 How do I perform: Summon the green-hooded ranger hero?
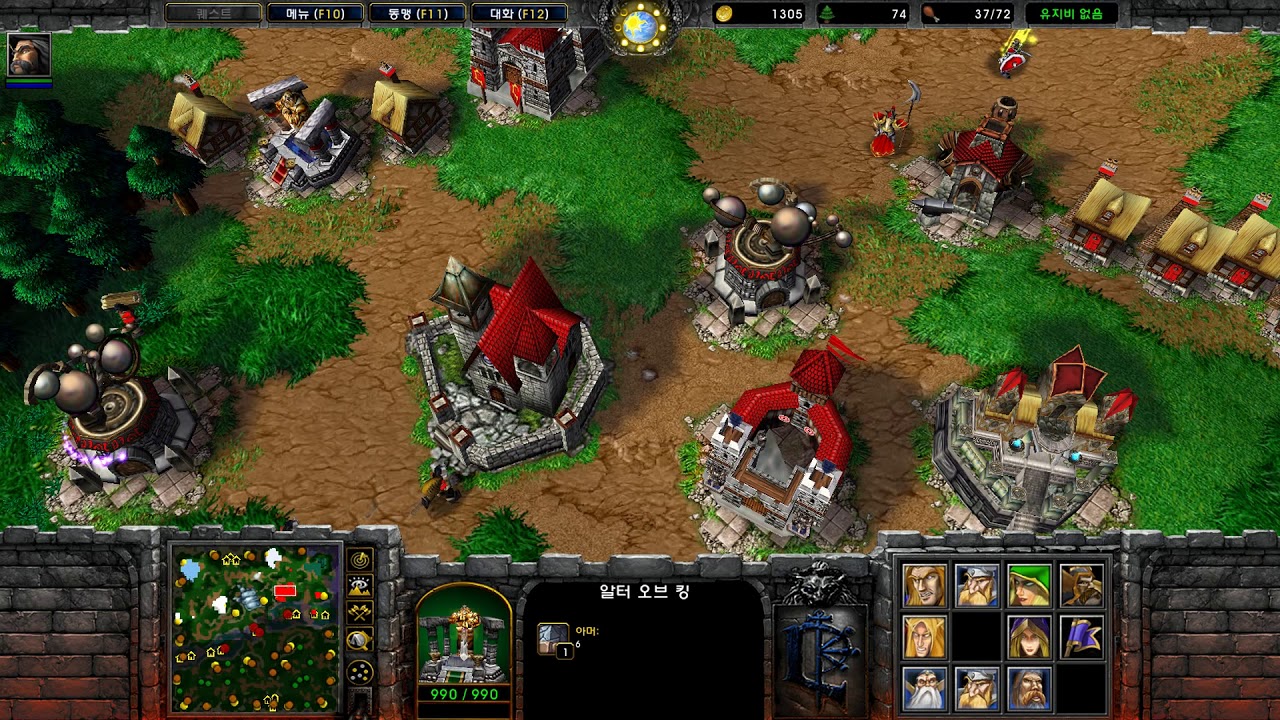pyautogui.click(x=1029, y=586)
